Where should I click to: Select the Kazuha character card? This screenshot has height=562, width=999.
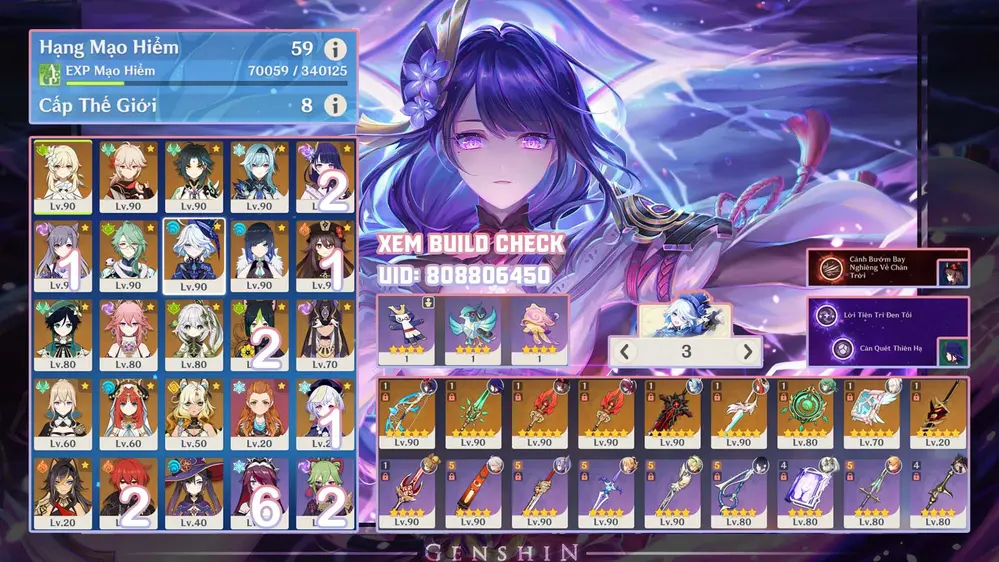[x=128, y=176]
